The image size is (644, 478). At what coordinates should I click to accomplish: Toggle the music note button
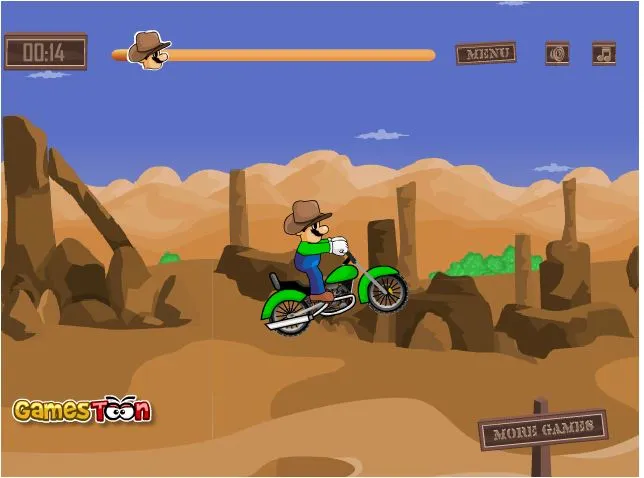(604, 53)
